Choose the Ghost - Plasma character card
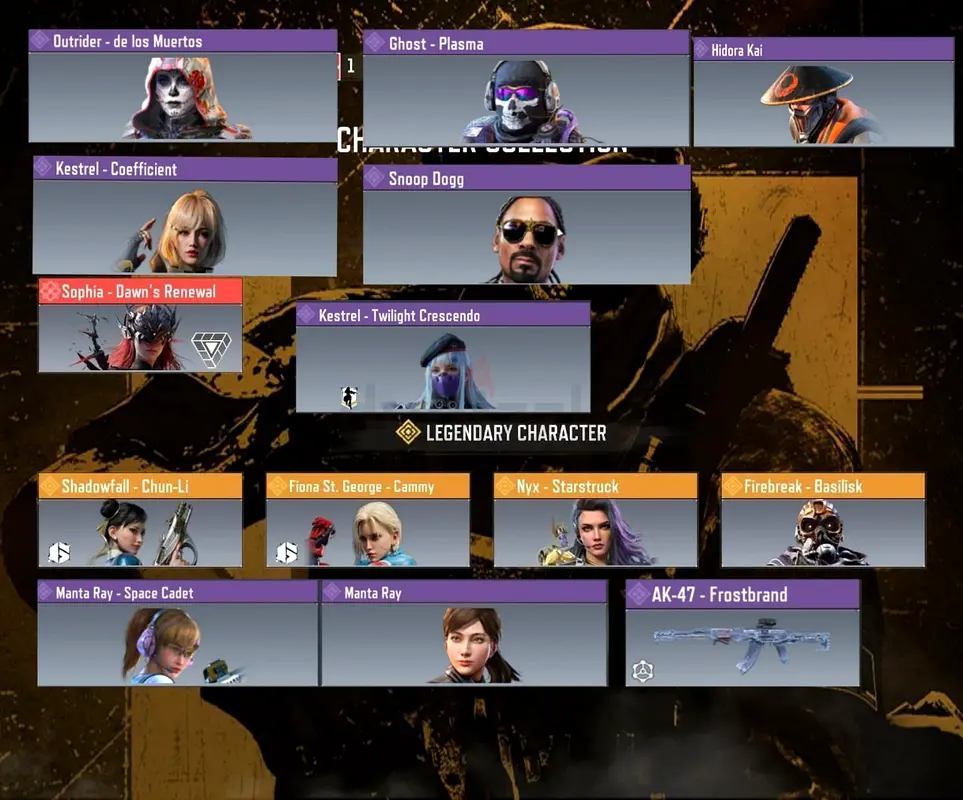Viewport: 963px width, 800px height. tap(526, 89)
